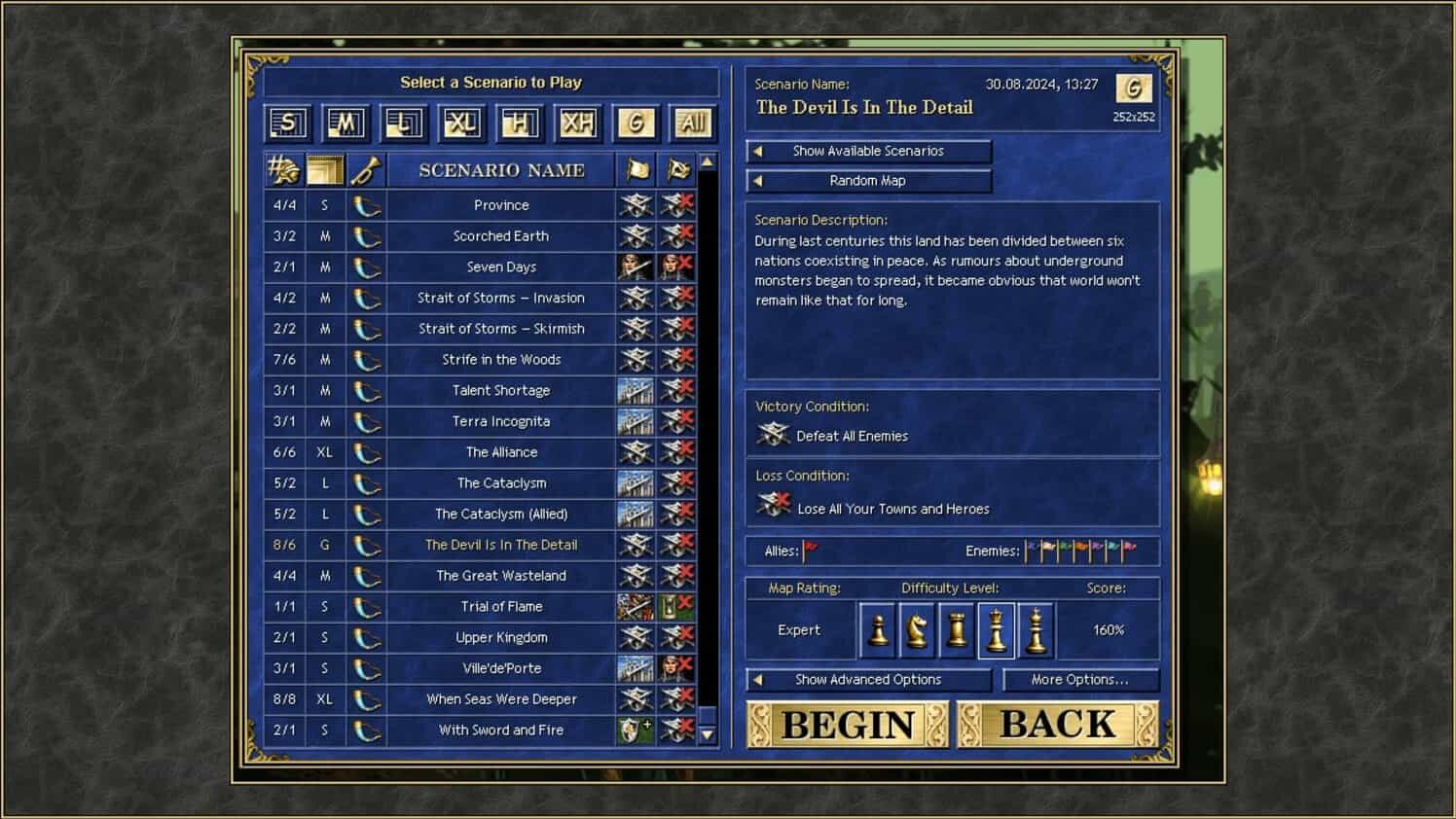
Task: Show only Giant-sized maps
Action: (635, 123)
